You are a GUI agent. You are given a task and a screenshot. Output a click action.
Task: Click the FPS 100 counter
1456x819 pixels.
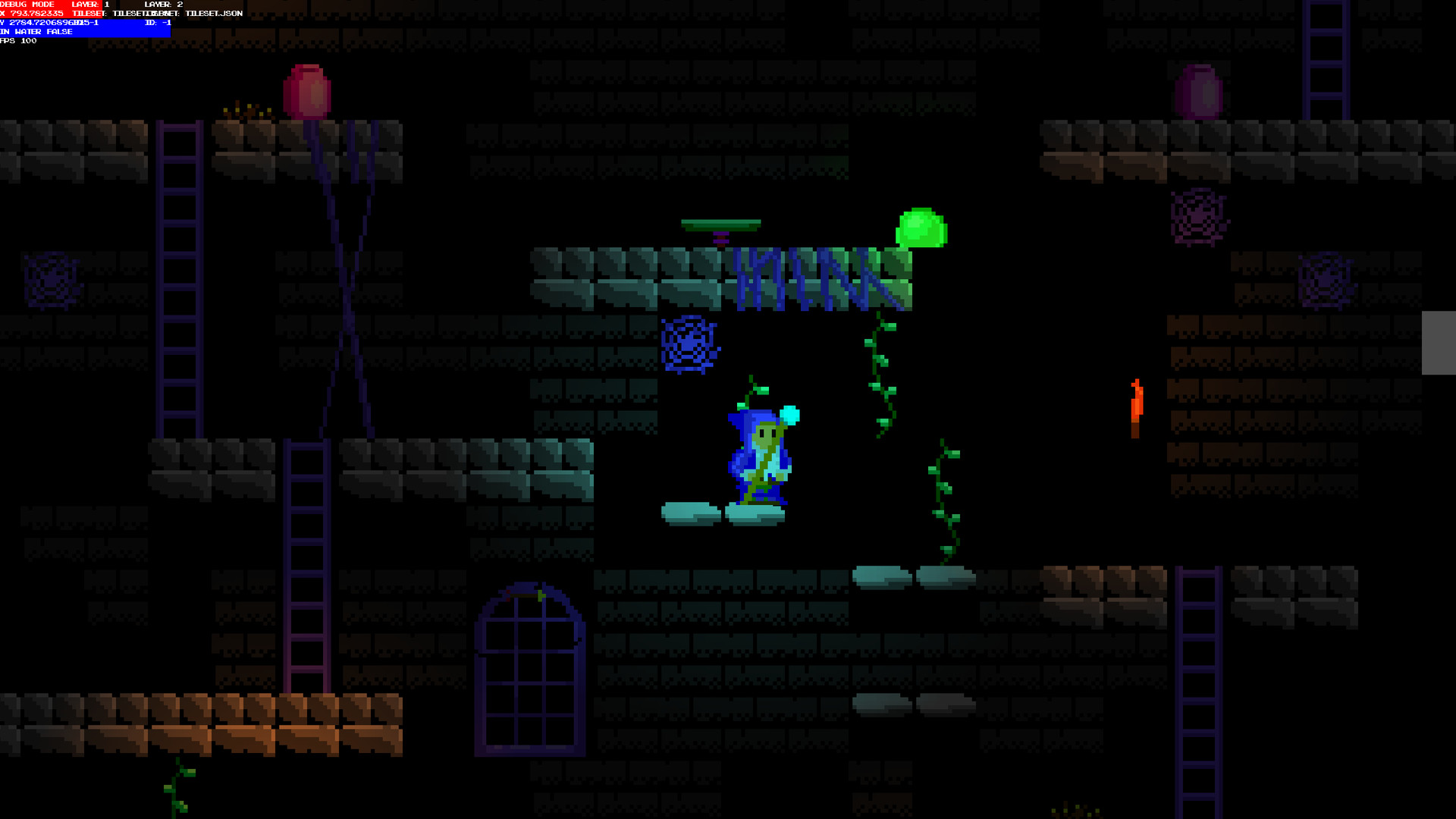coord(17,42)
